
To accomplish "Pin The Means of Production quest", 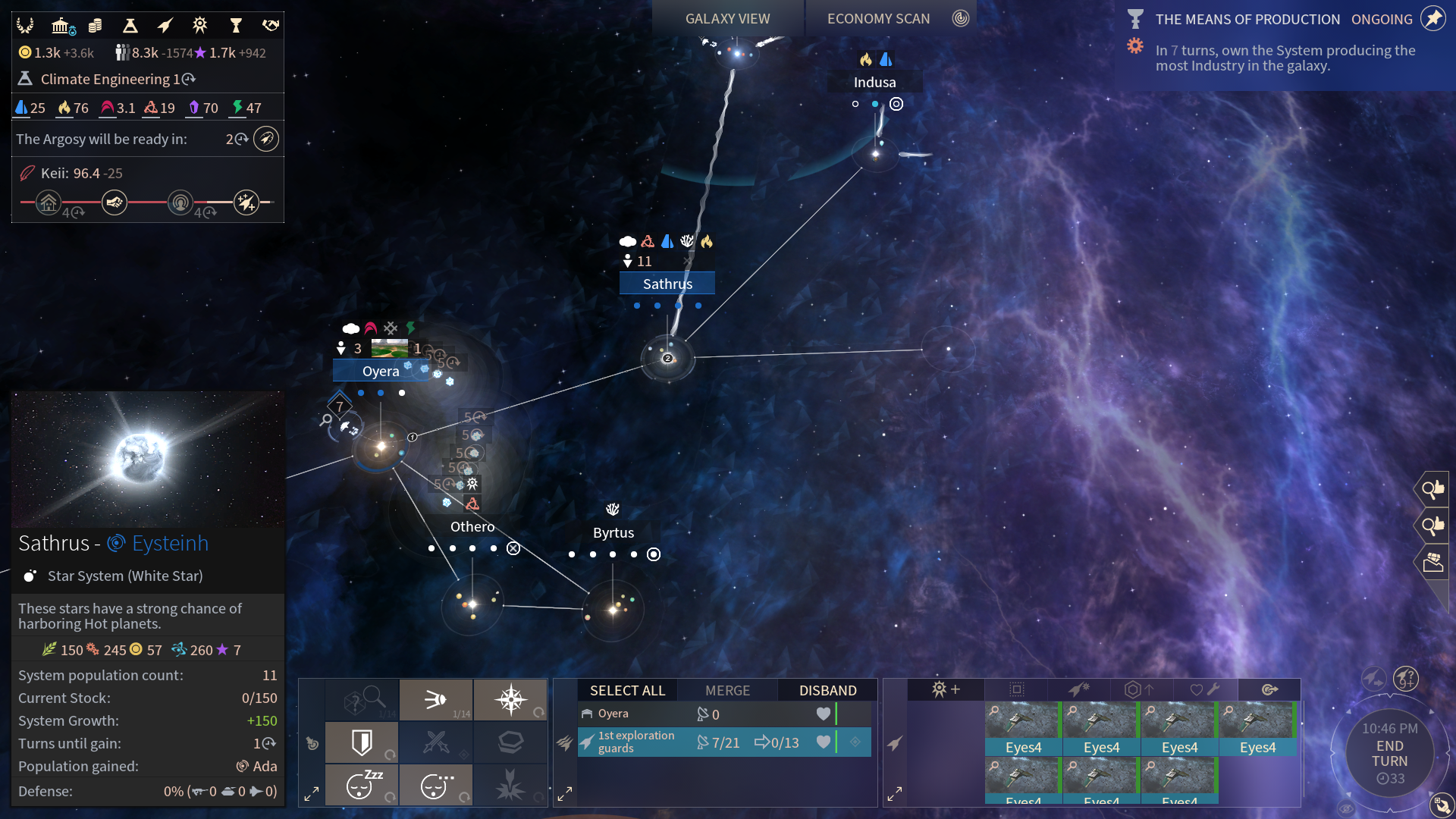I will (x=1432, y=19).
